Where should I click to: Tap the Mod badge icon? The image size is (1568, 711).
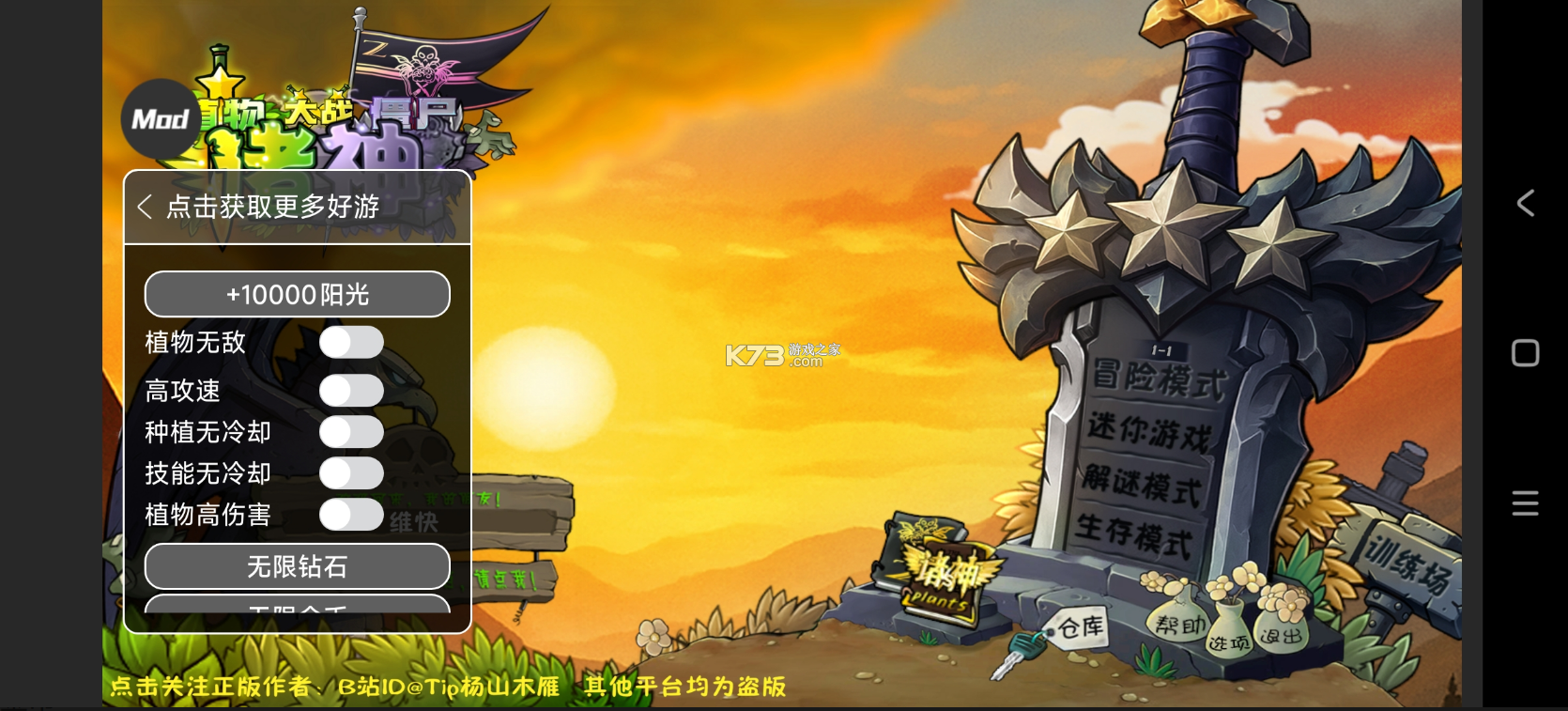(160, 117)
